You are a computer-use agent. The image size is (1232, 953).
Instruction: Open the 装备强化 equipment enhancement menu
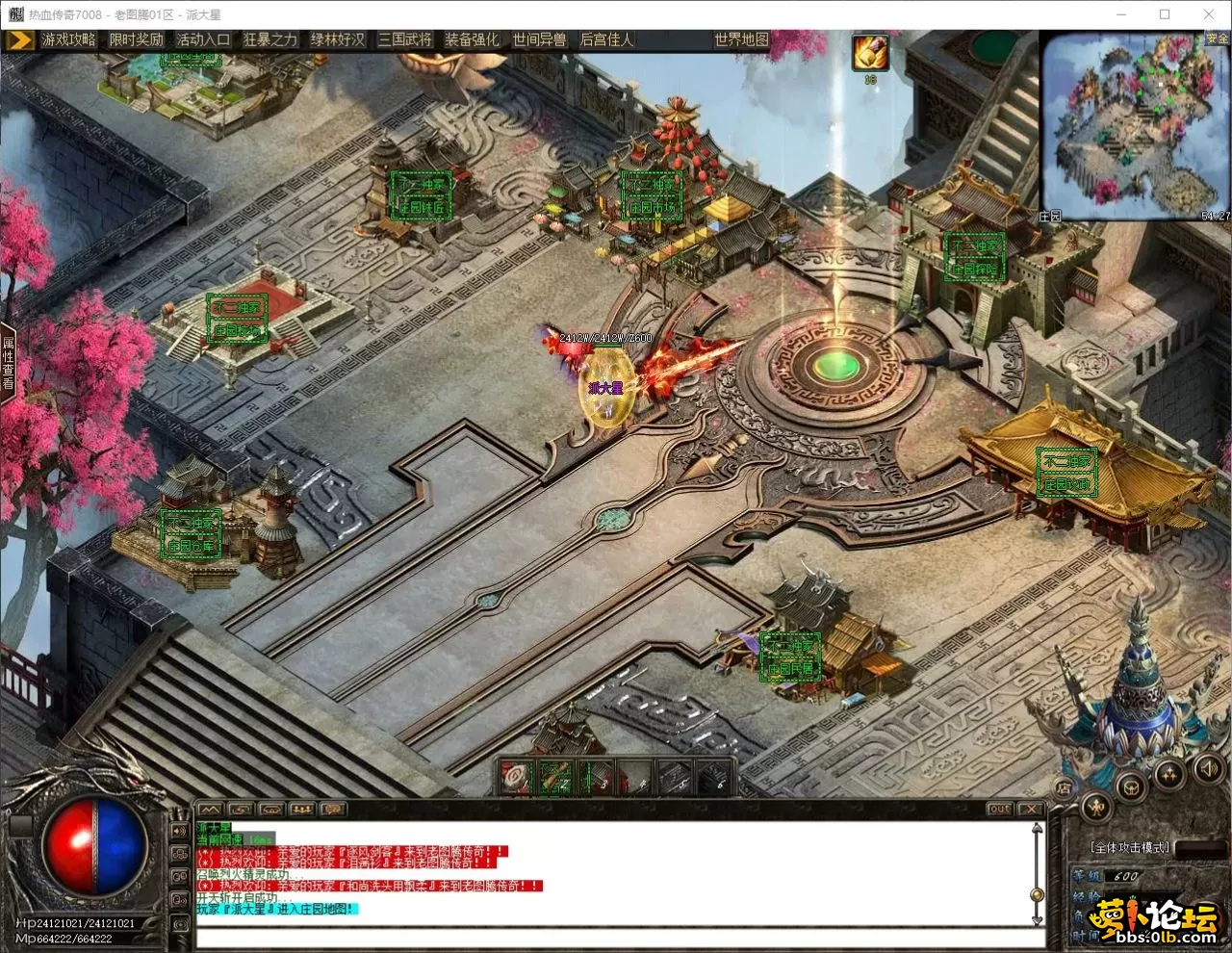pos(472,39)
